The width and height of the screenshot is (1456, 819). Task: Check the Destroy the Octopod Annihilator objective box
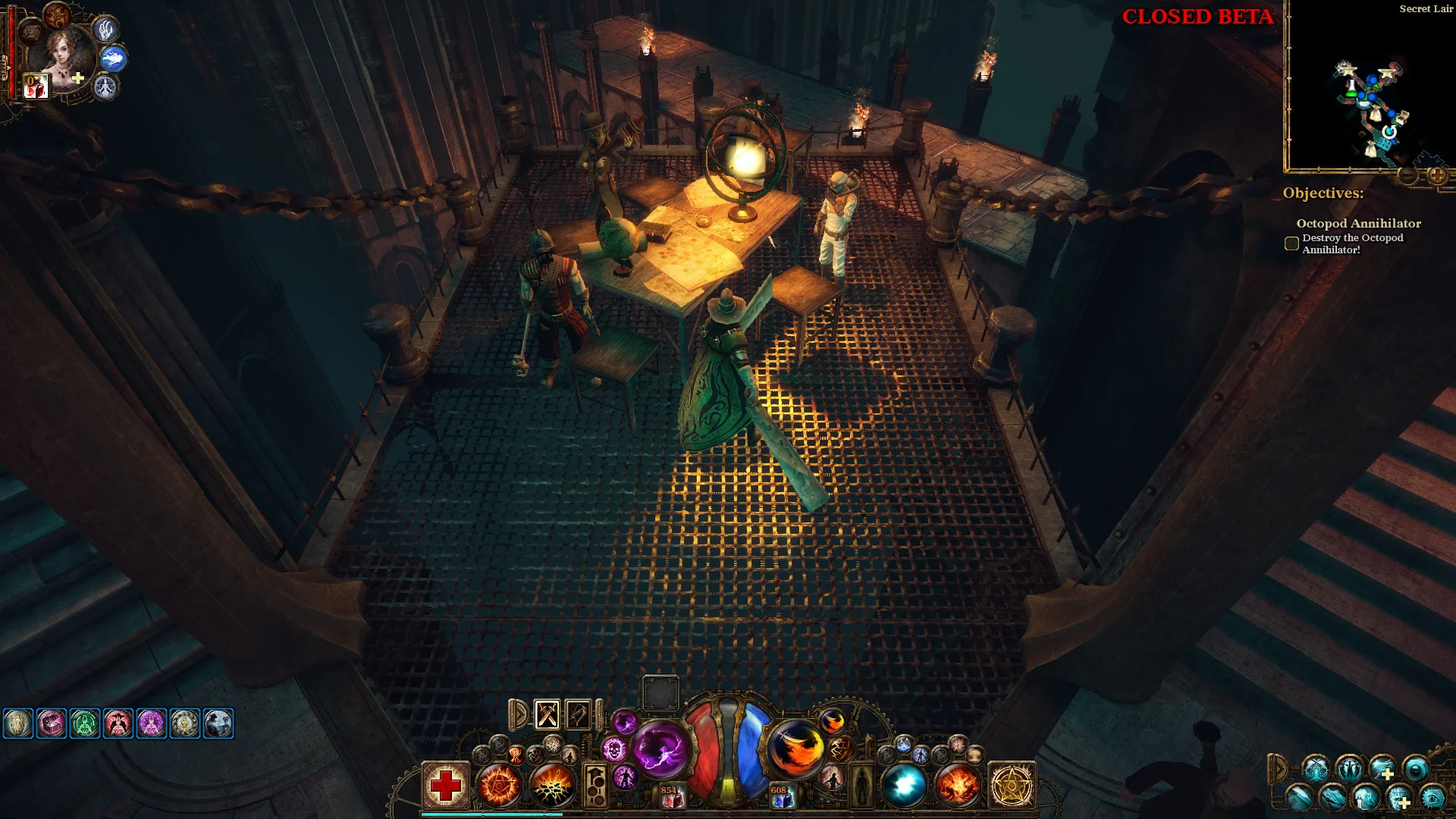1291,243
